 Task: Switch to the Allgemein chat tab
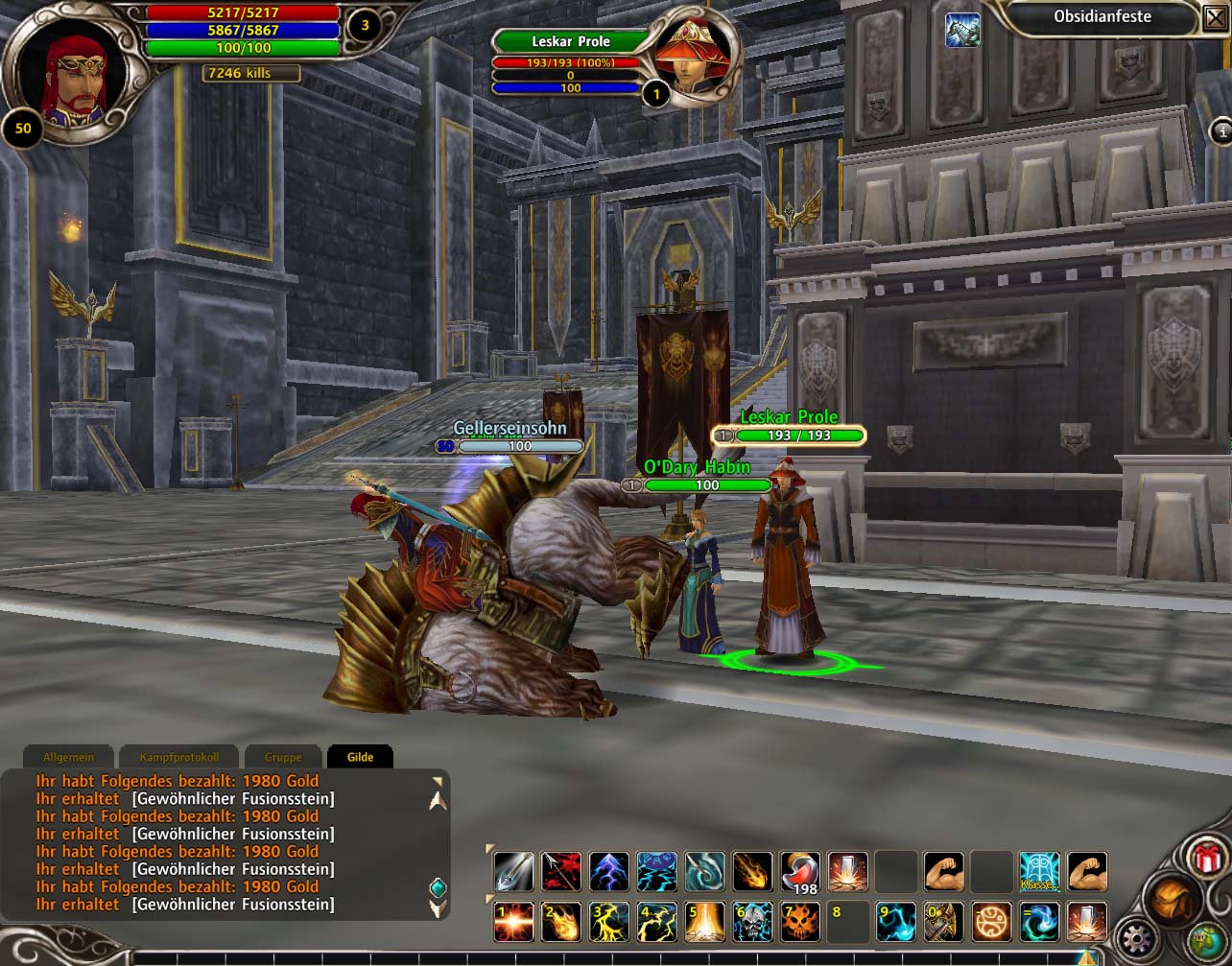(65, 757)
